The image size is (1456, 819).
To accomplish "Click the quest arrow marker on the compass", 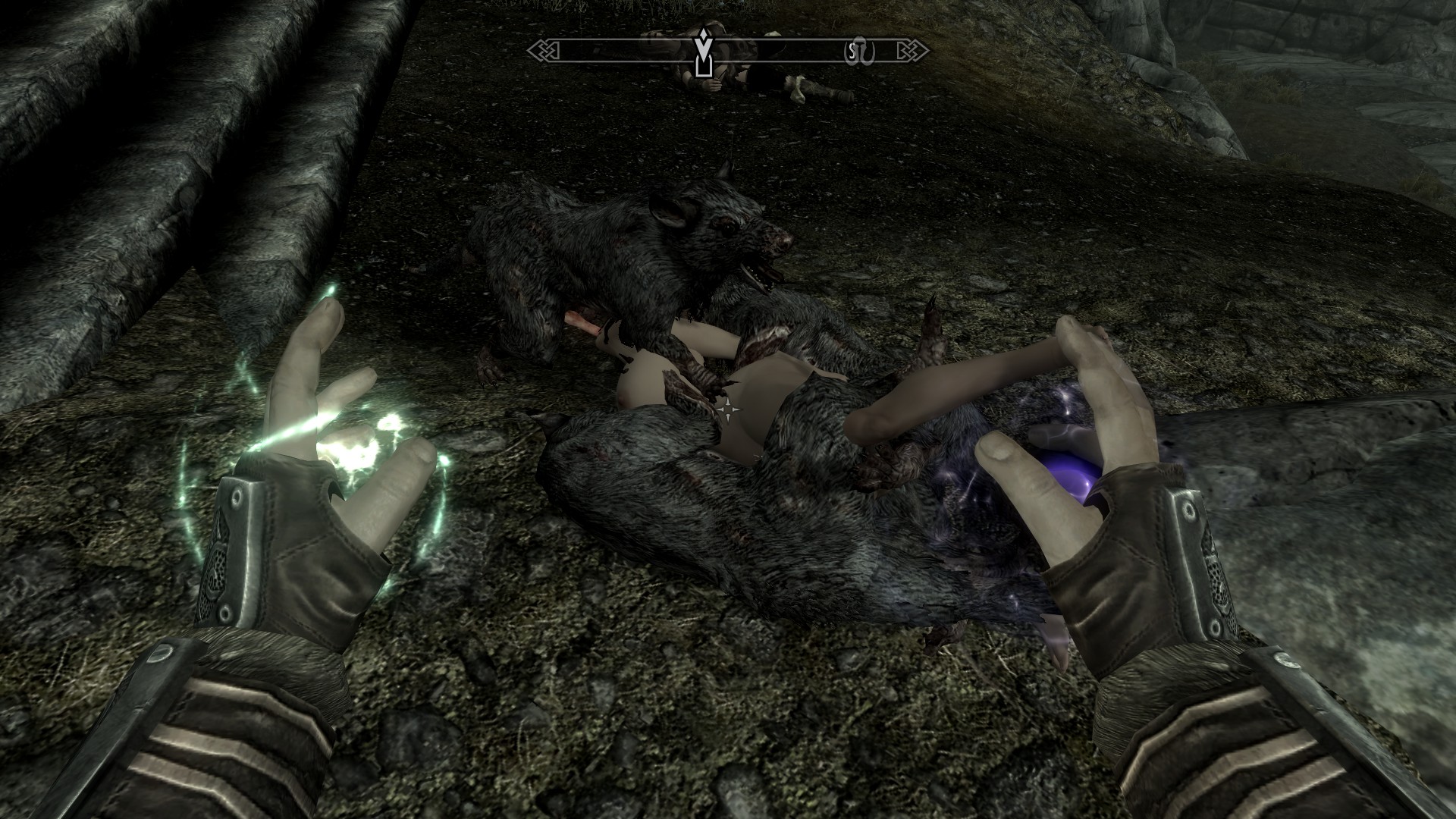I will pos(704,55).
